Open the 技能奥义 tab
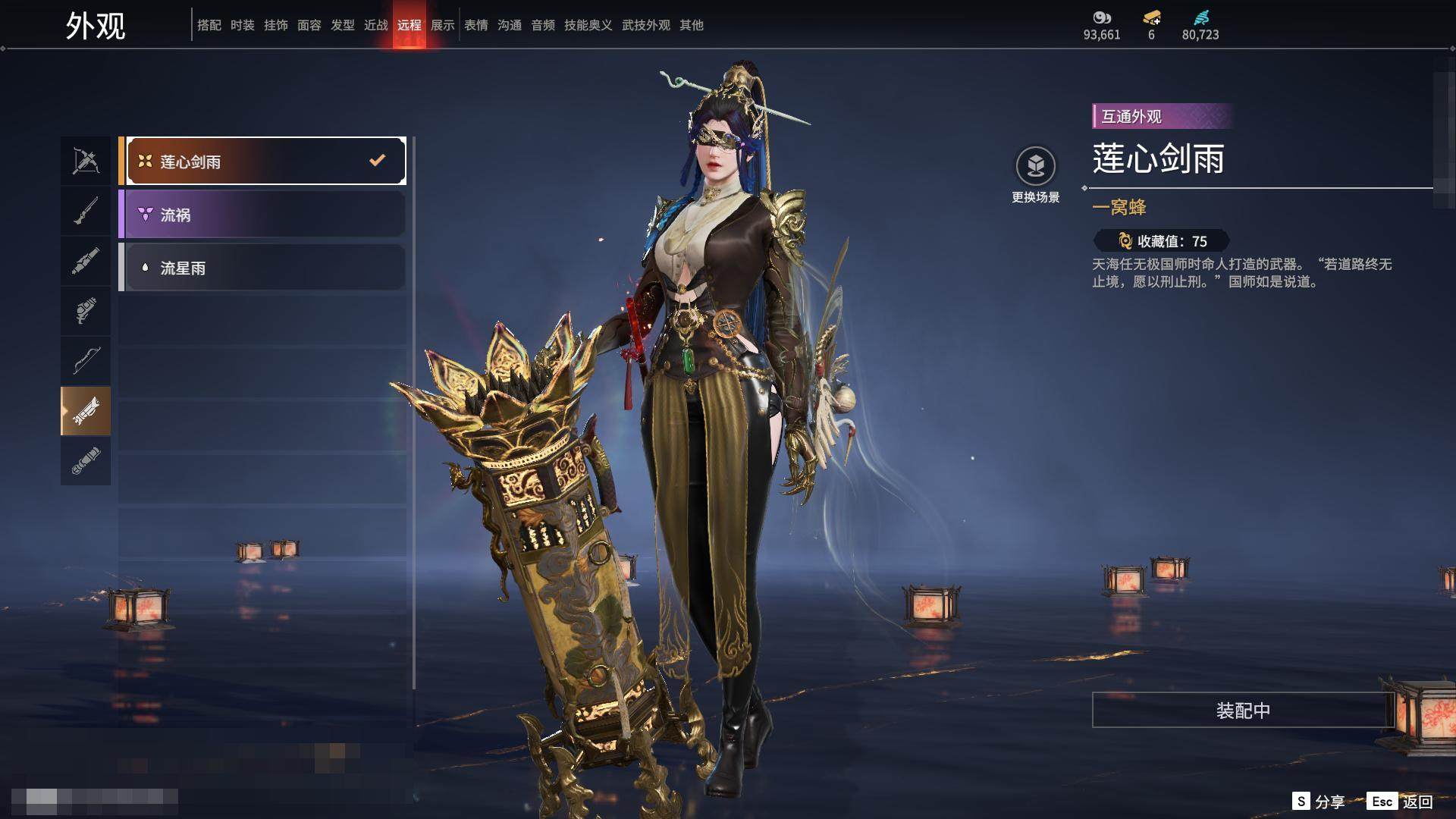Viewport: 1456px width, 819px height. (588, 25)
